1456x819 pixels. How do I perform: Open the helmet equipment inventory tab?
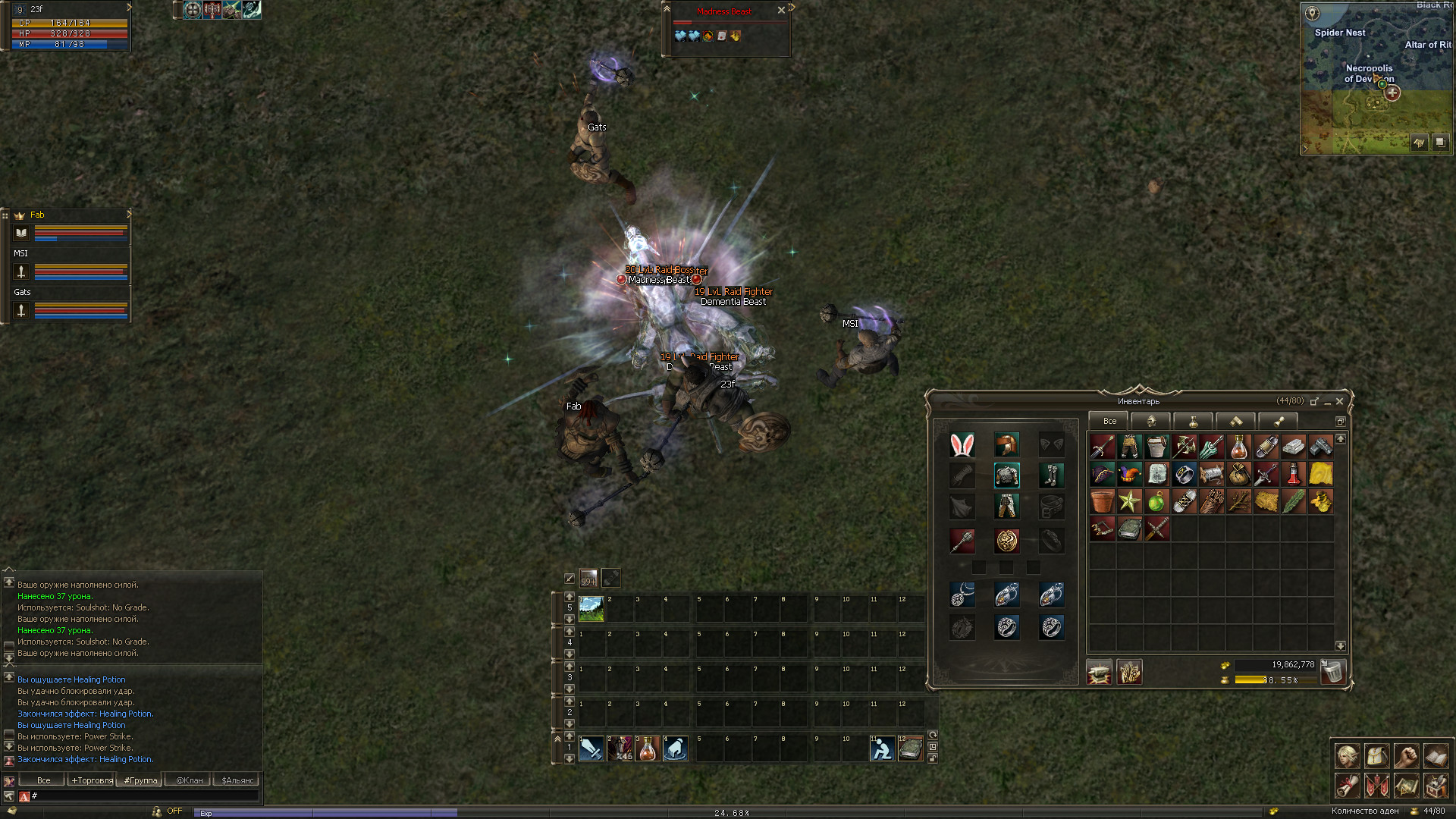1150,421
